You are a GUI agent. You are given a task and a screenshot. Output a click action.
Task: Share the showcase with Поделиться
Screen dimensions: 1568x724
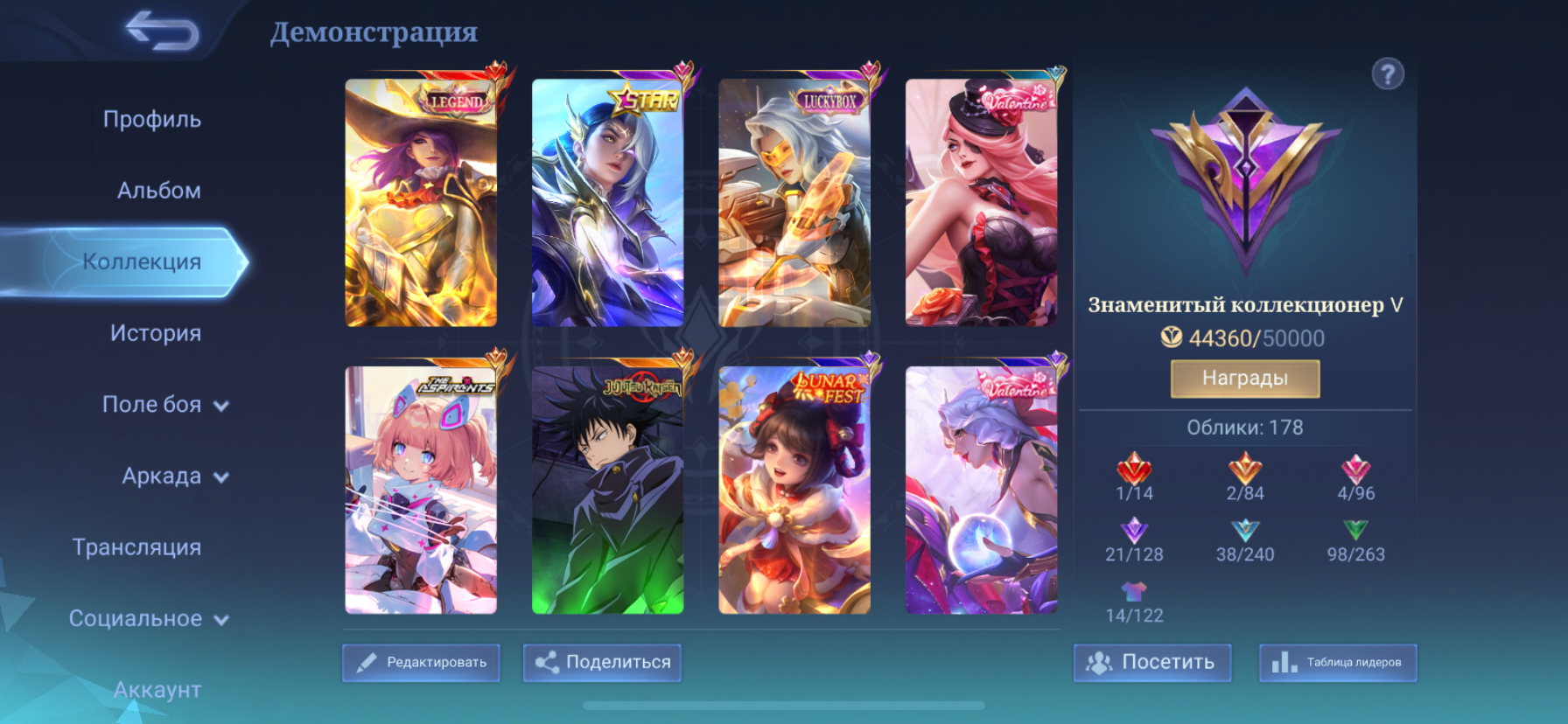coord(602,663)
